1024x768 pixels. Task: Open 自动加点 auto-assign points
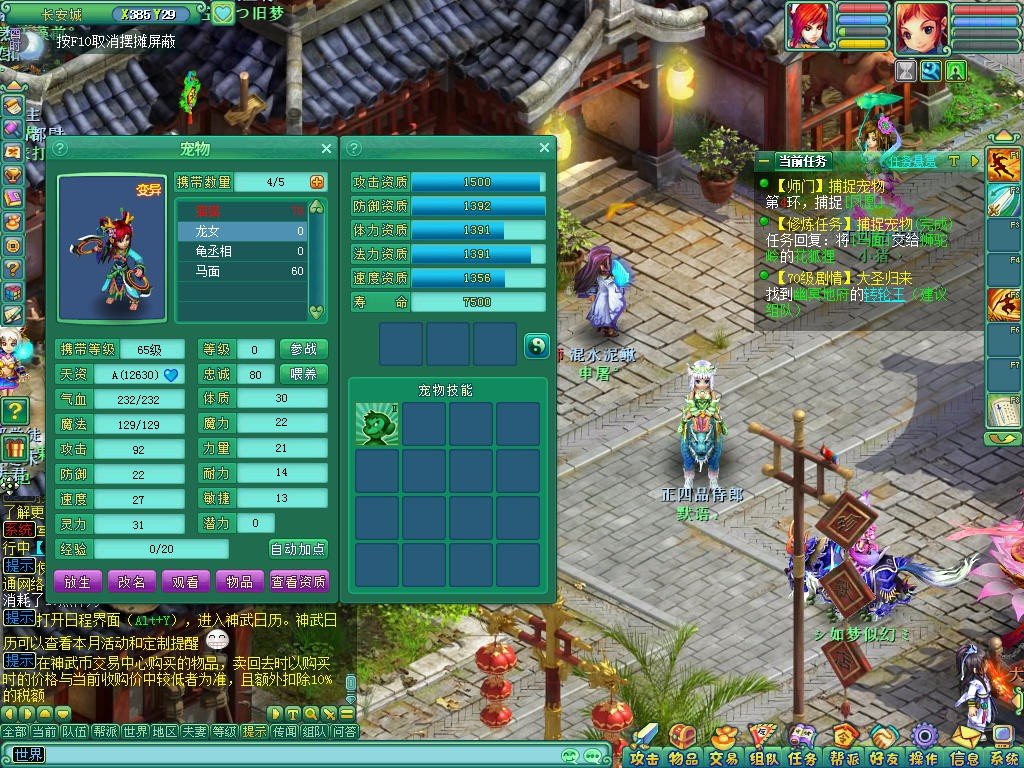[298, 549]
